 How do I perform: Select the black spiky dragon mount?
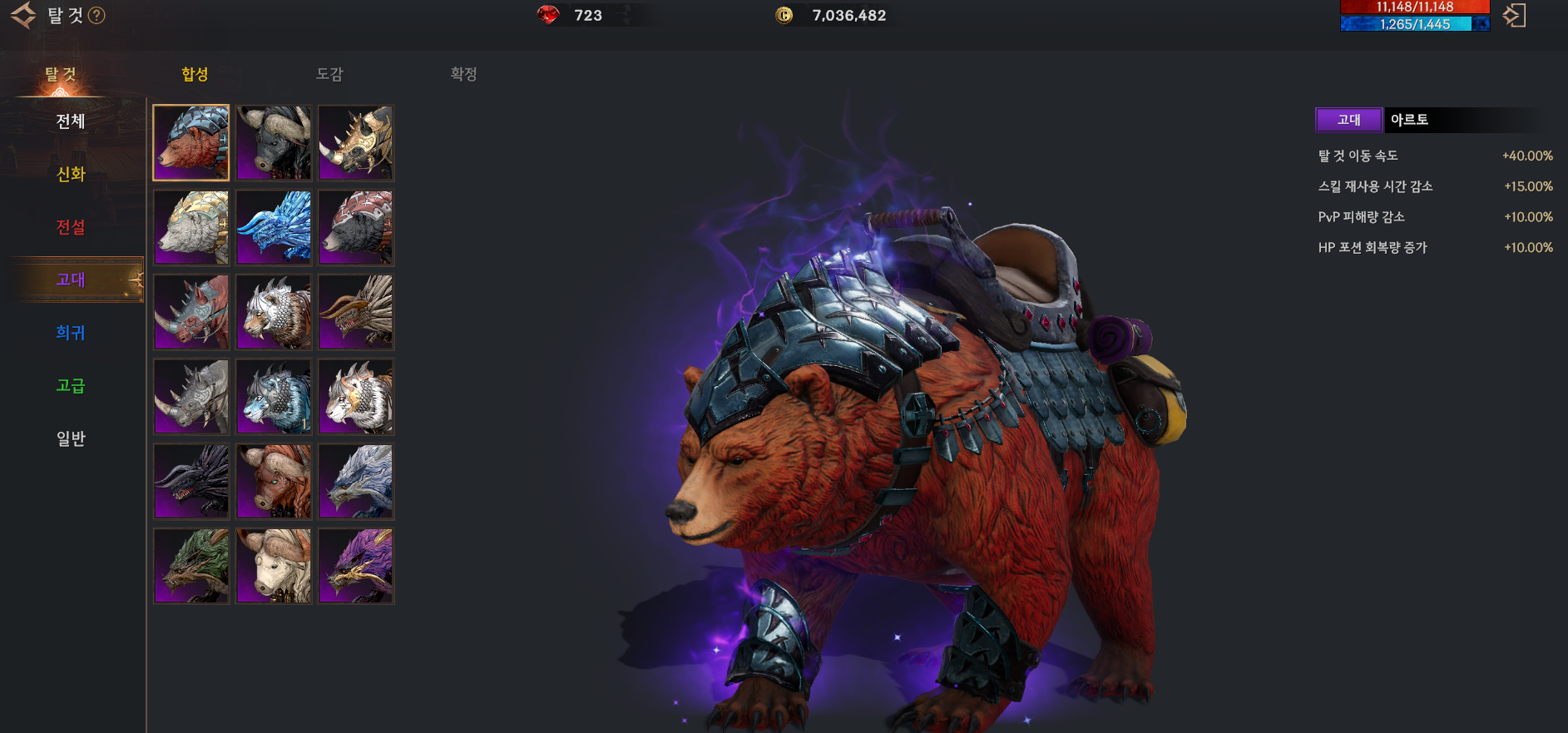point(191,481)
